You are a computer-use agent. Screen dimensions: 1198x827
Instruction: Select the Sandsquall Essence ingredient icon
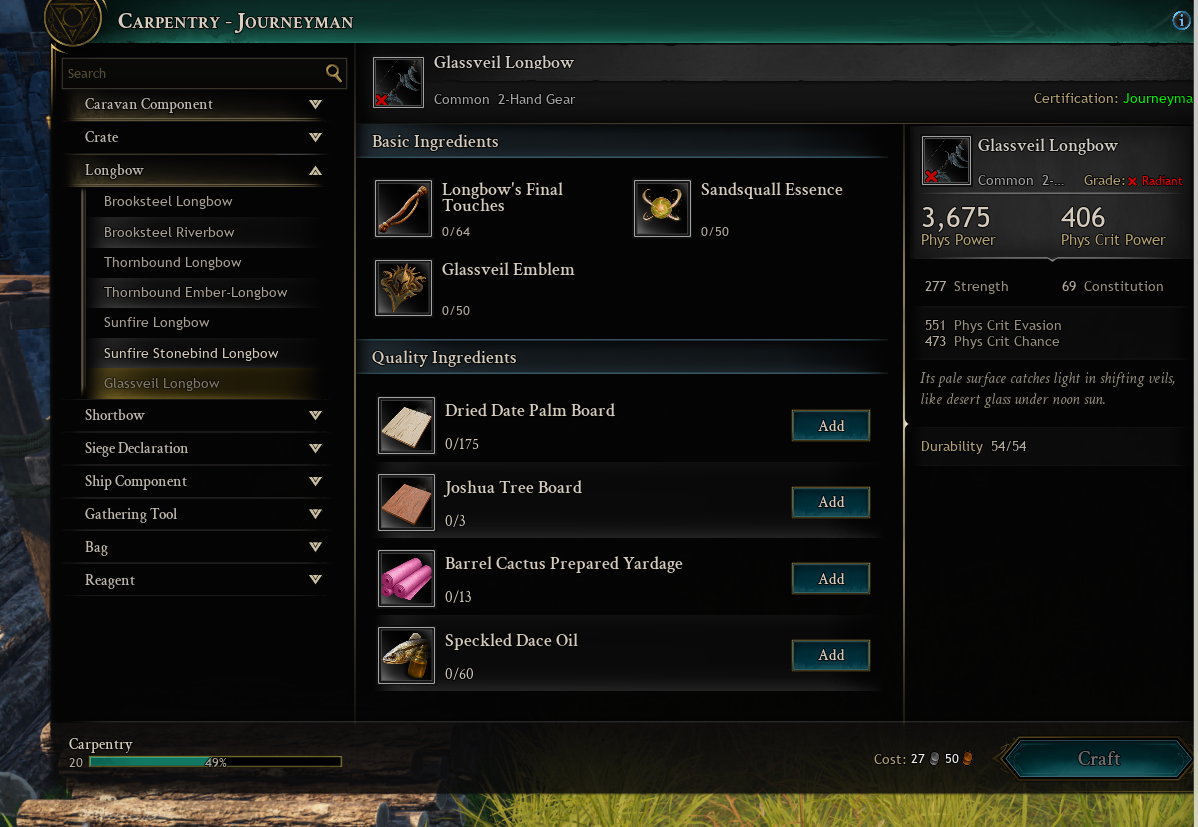[662, 208]
